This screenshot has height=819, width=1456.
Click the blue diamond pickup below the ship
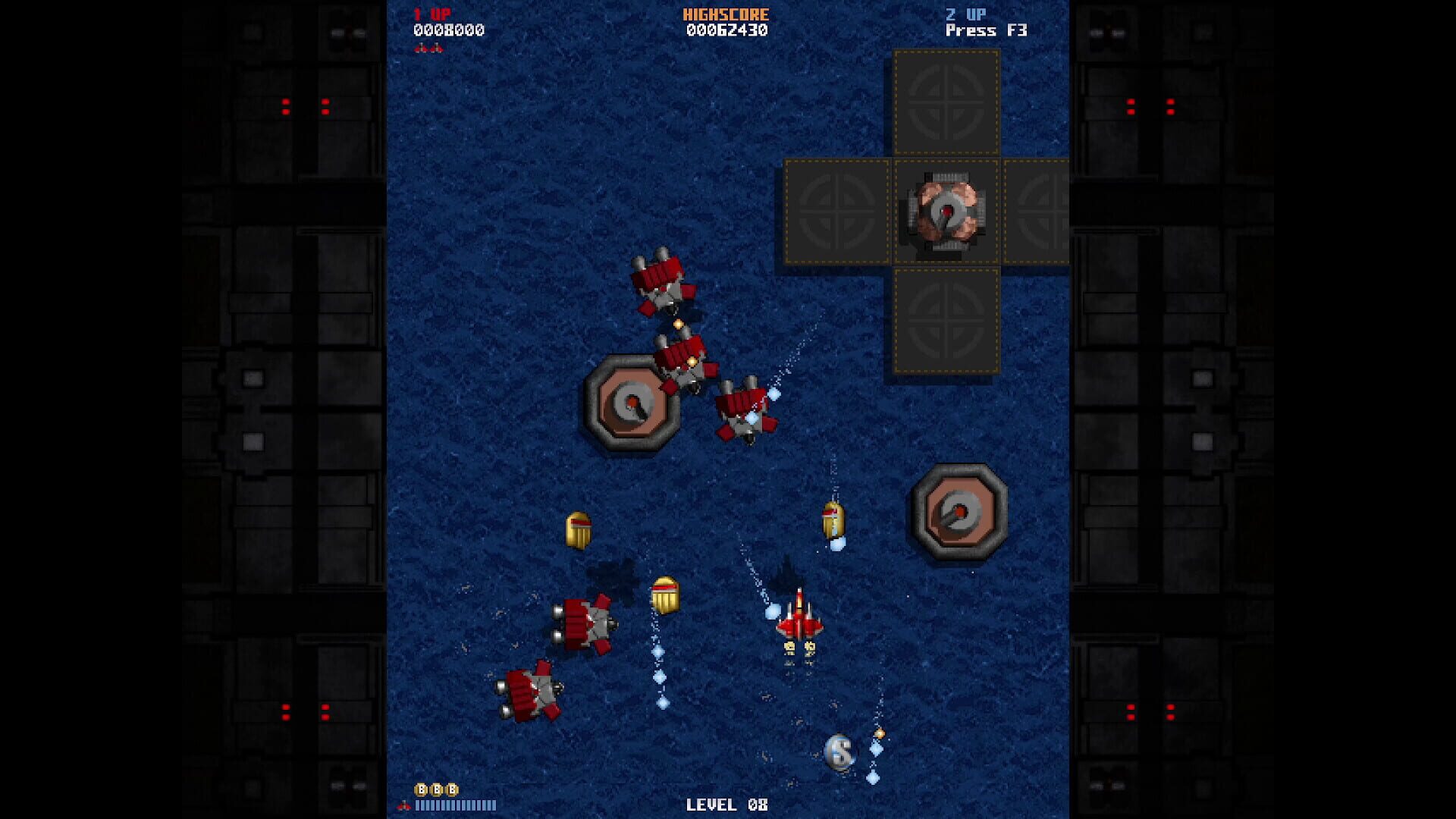[x=875, y=749]
